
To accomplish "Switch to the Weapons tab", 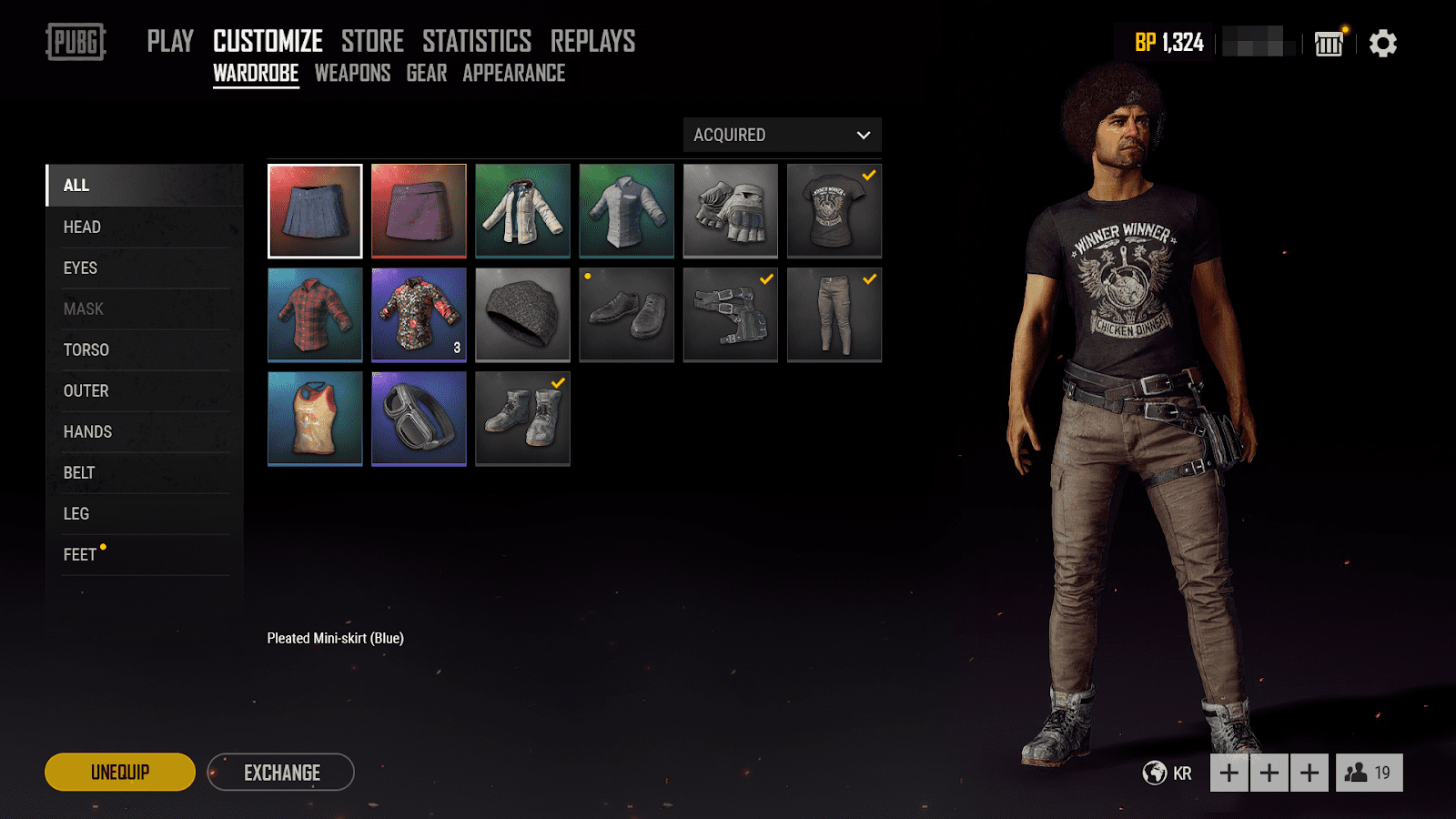I will tap(352, 74).
